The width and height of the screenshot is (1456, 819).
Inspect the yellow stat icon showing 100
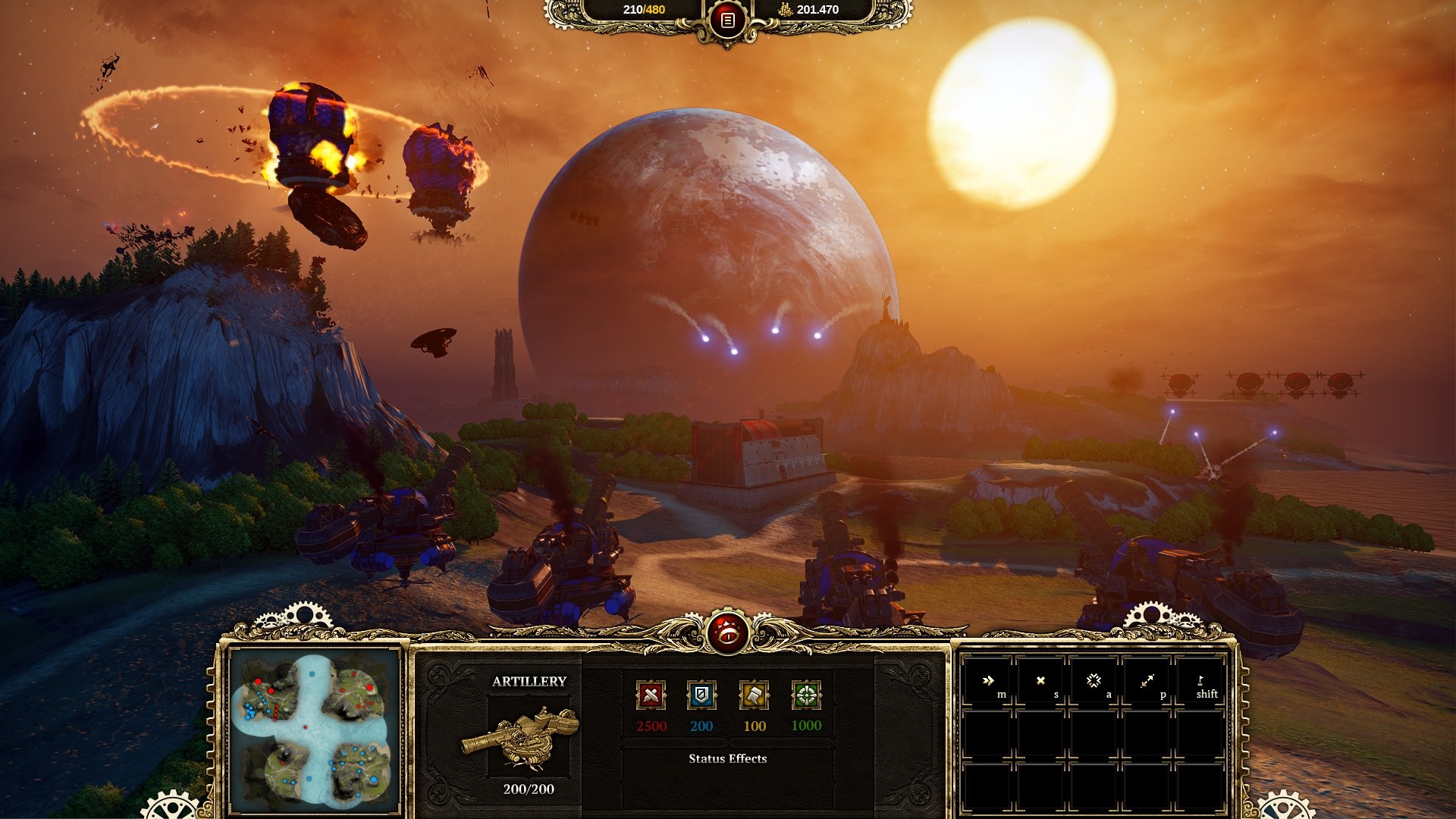754,695
